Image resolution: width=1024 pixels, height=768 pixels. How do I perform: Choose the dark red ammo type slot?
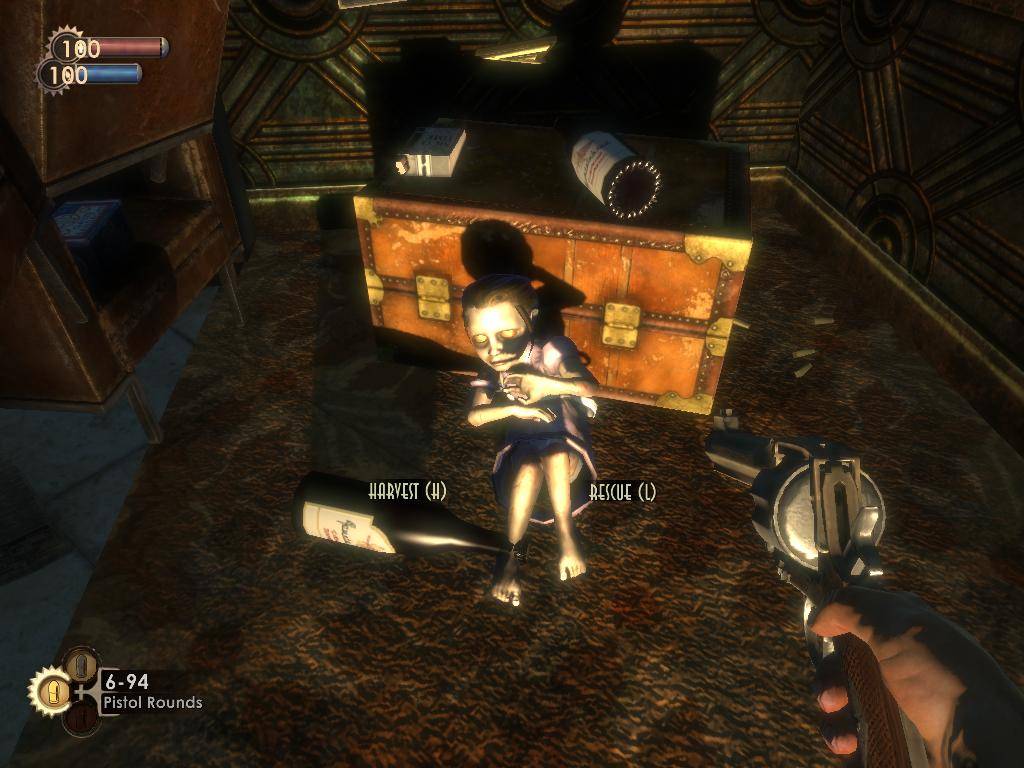tap(81, 718)
